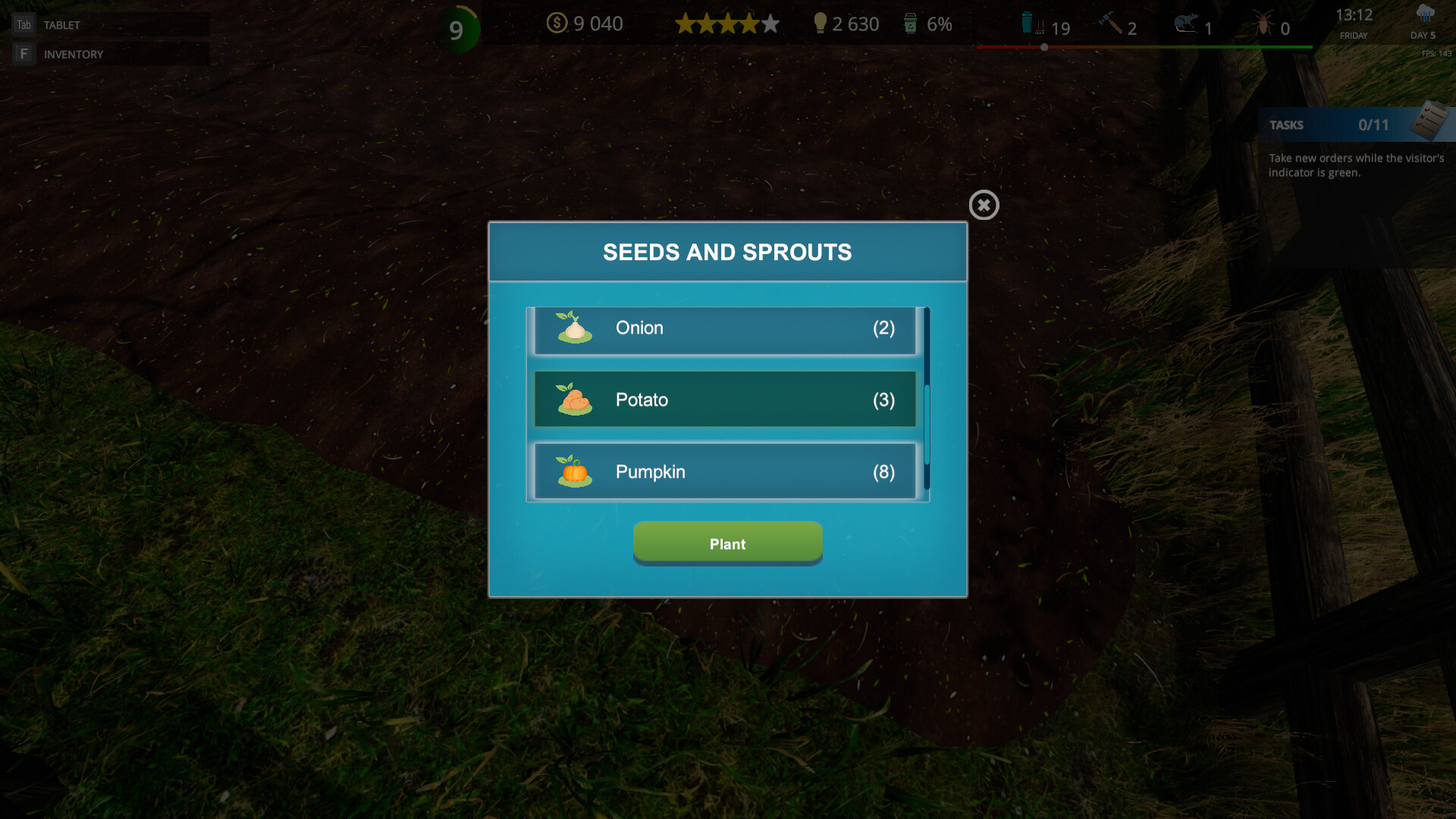
Task: Select the Onion seed entry
Action: [723, 328]
